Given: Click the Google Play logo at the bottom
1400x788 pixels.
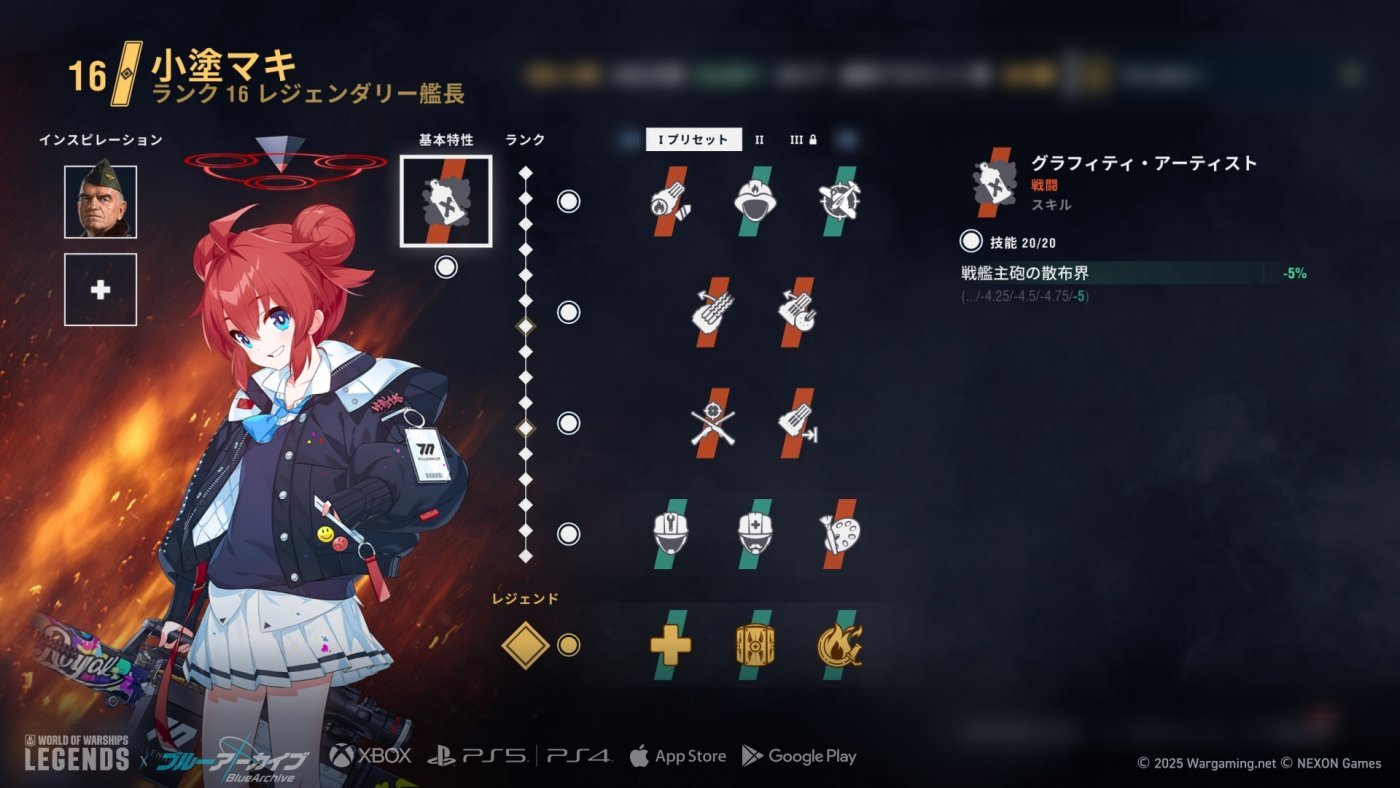Looking at the screenshot, I should [801, 756].
